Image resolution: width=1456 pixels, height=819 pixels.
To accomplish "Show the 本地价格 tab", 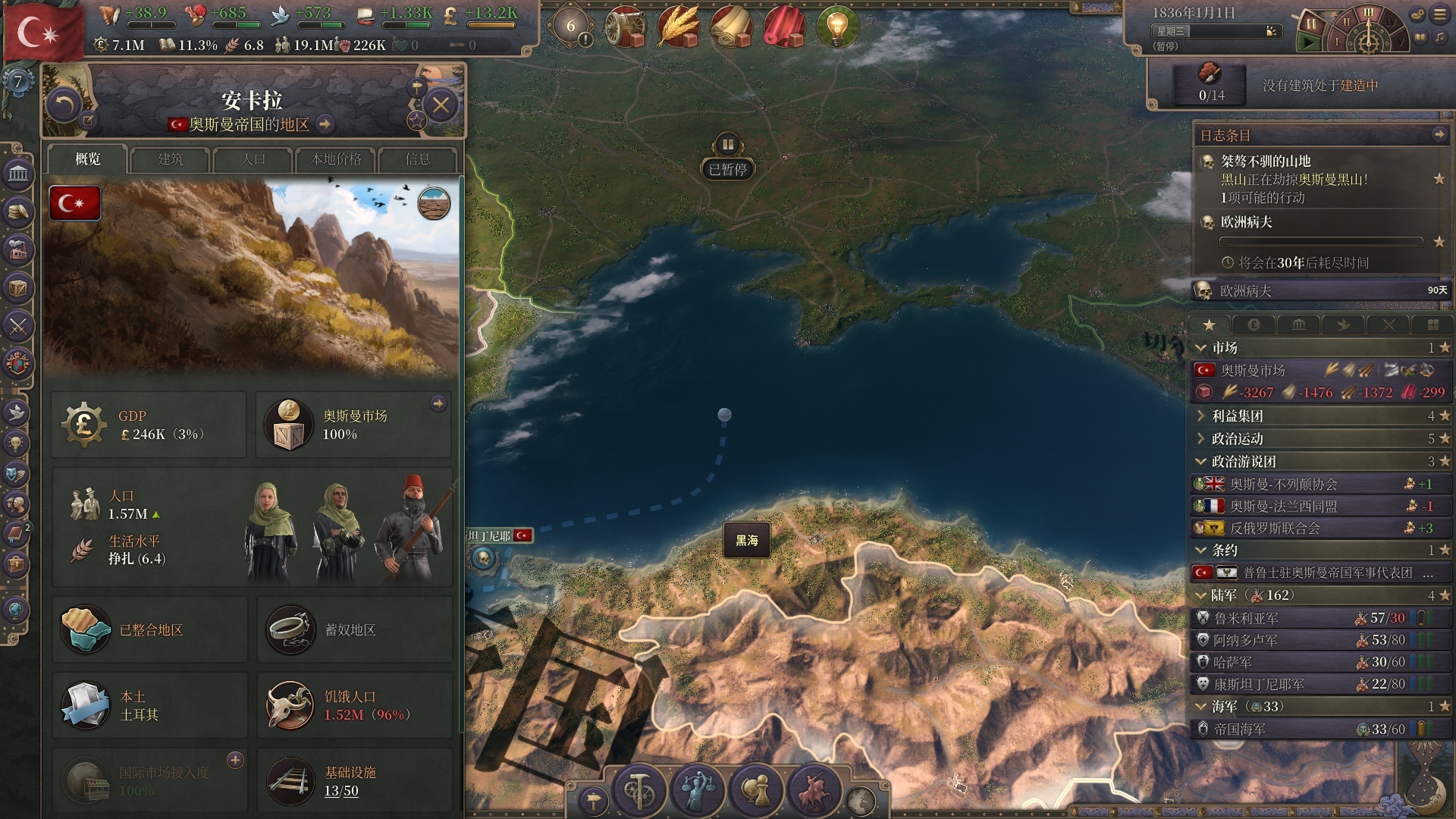I will (x=336, y=159).
